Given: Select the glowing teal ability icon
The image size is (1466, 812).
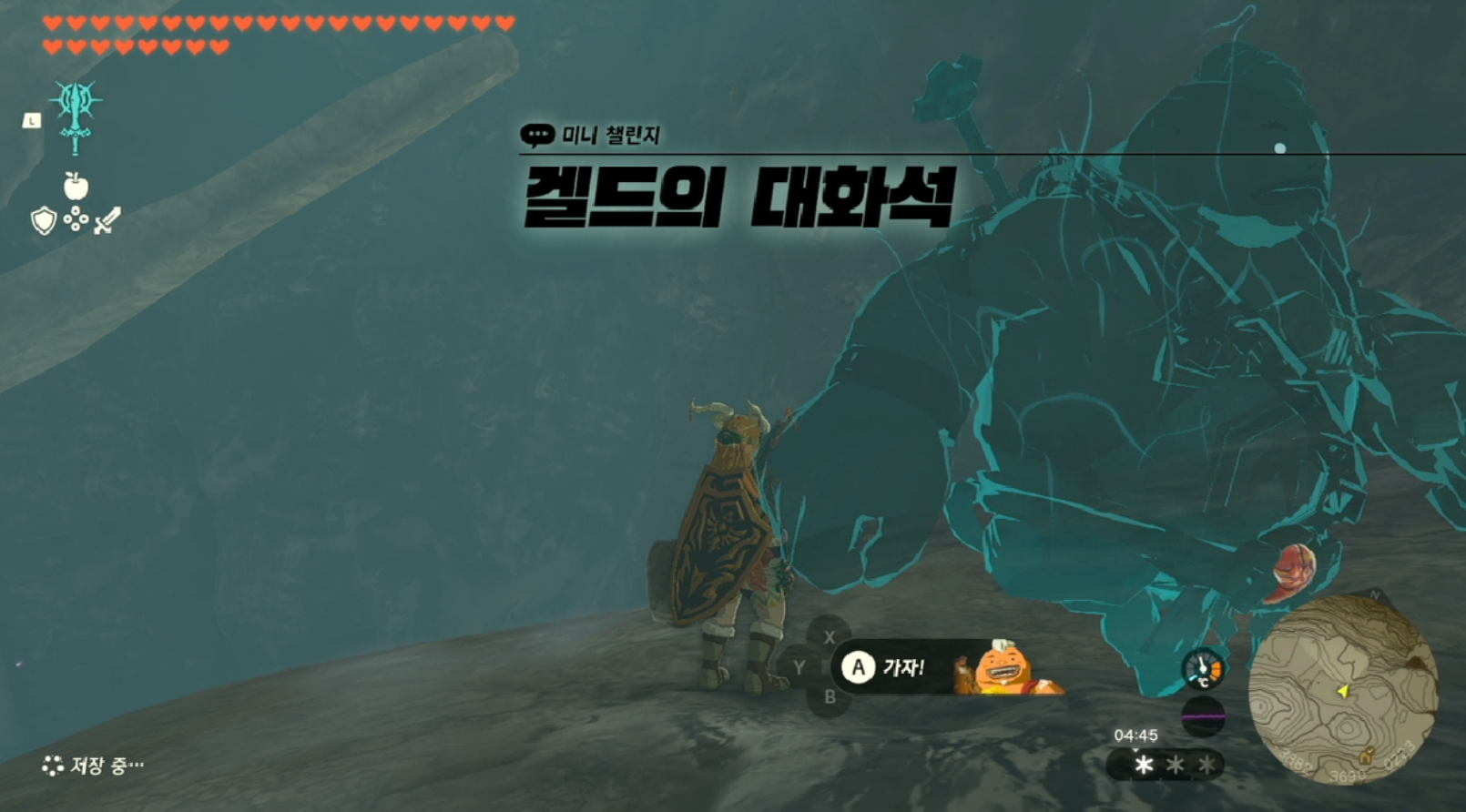Looking at the screenshot, I should pyautogui.click(x=76, y=115).
